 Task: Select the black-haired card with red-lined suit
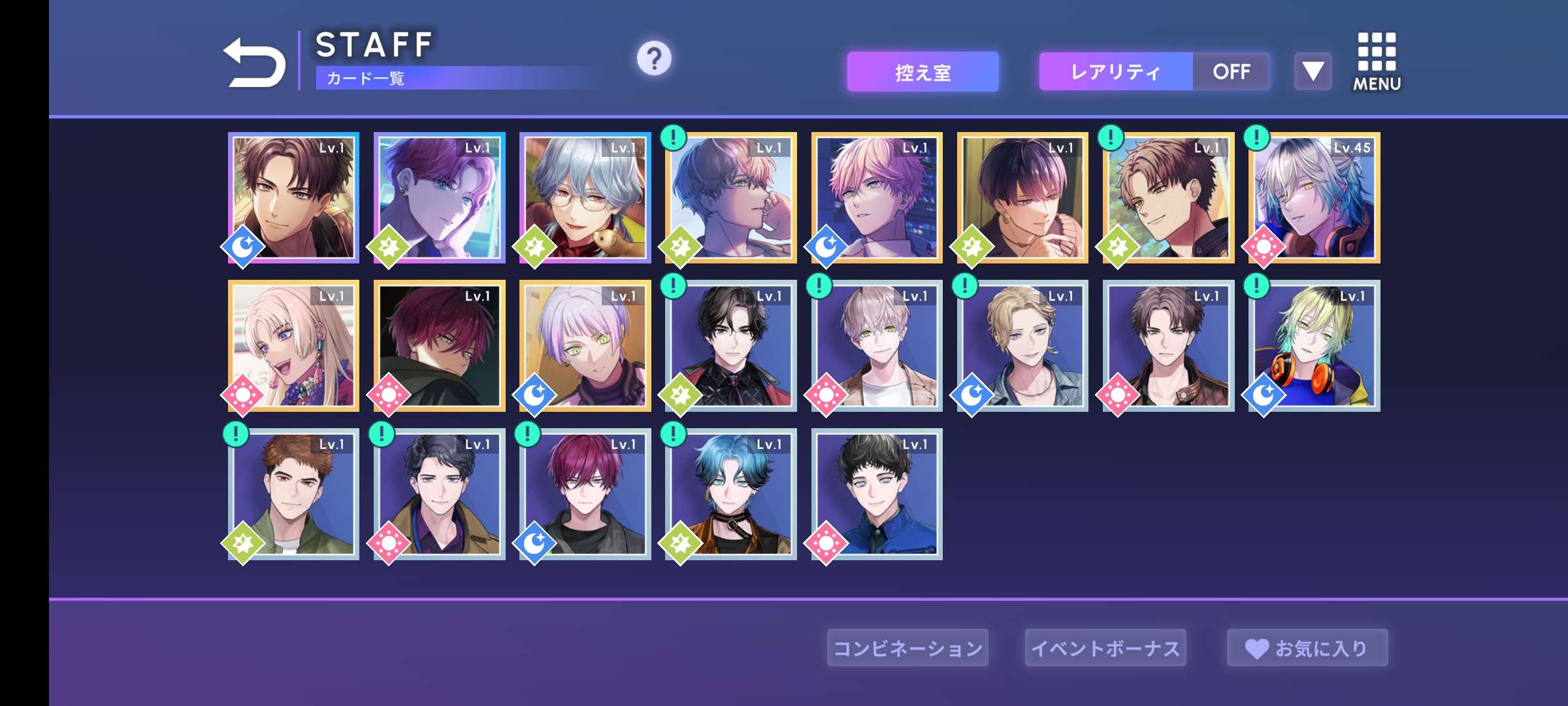click(730, 346)
